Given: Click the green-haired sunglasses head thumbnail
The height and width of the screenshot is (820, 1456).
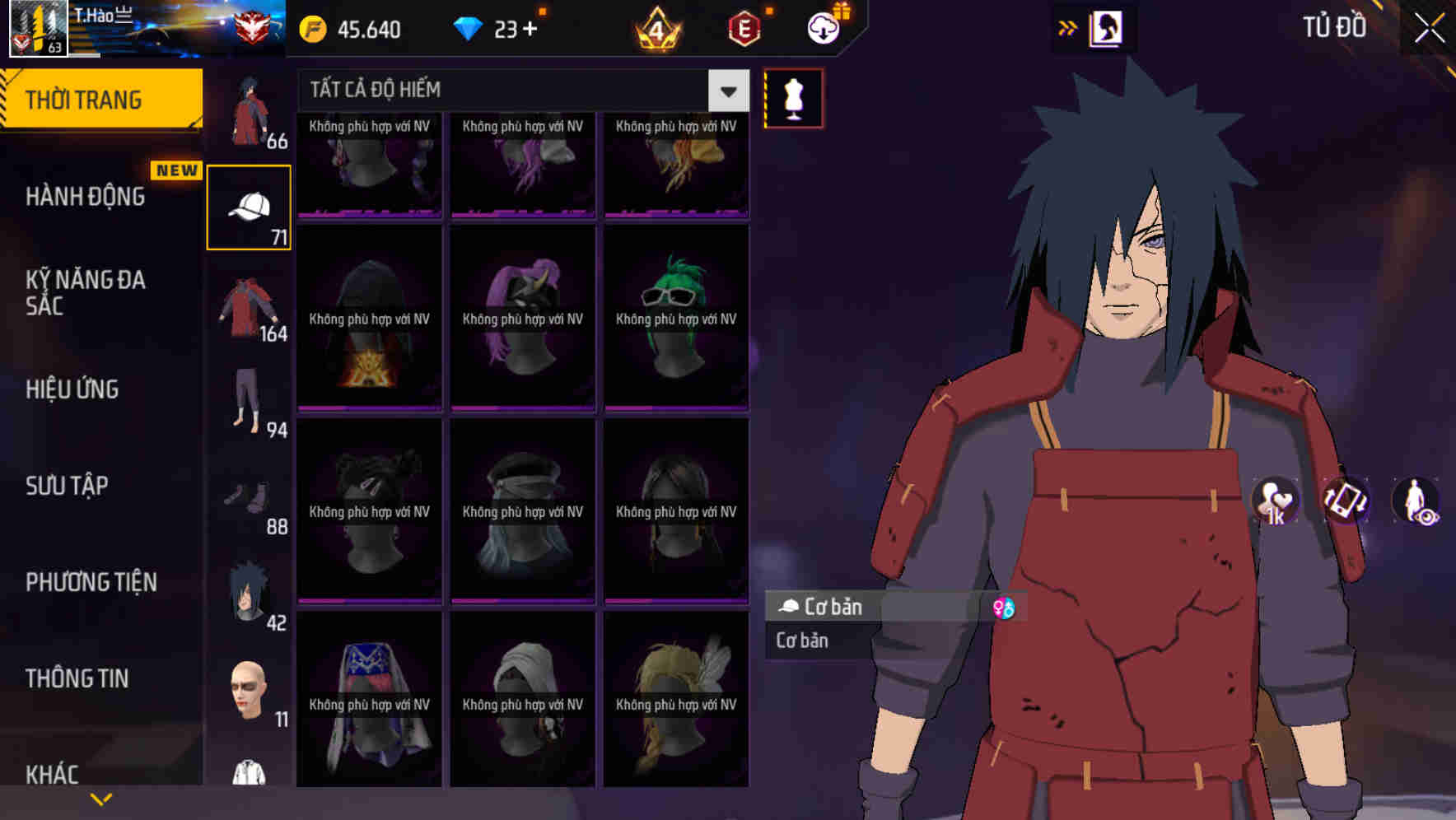Looking at the screenshot, I should 676,317.
